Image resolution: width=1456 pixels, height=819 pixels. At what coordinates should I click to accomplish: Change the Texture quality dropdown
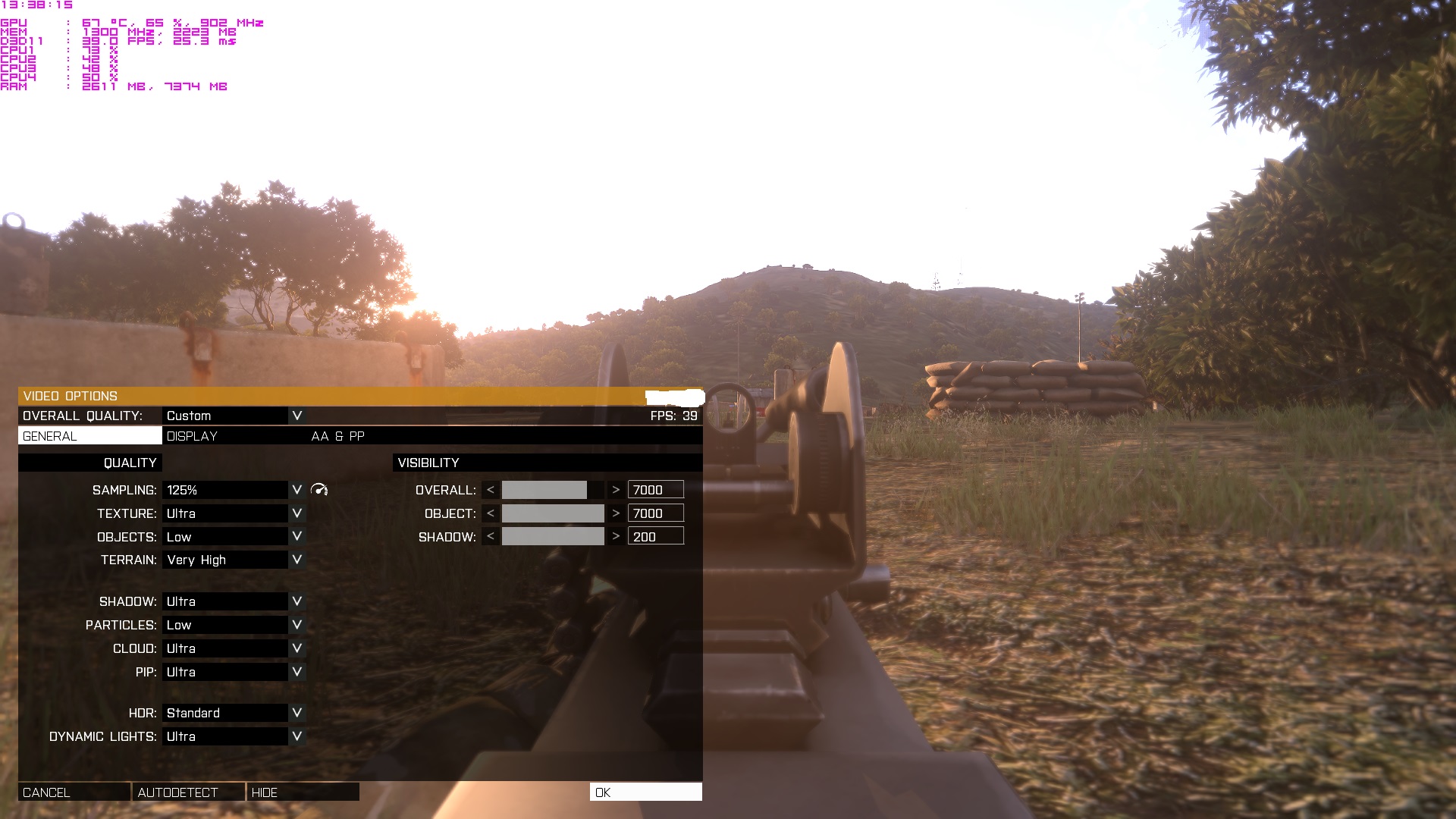coord(297,513)
